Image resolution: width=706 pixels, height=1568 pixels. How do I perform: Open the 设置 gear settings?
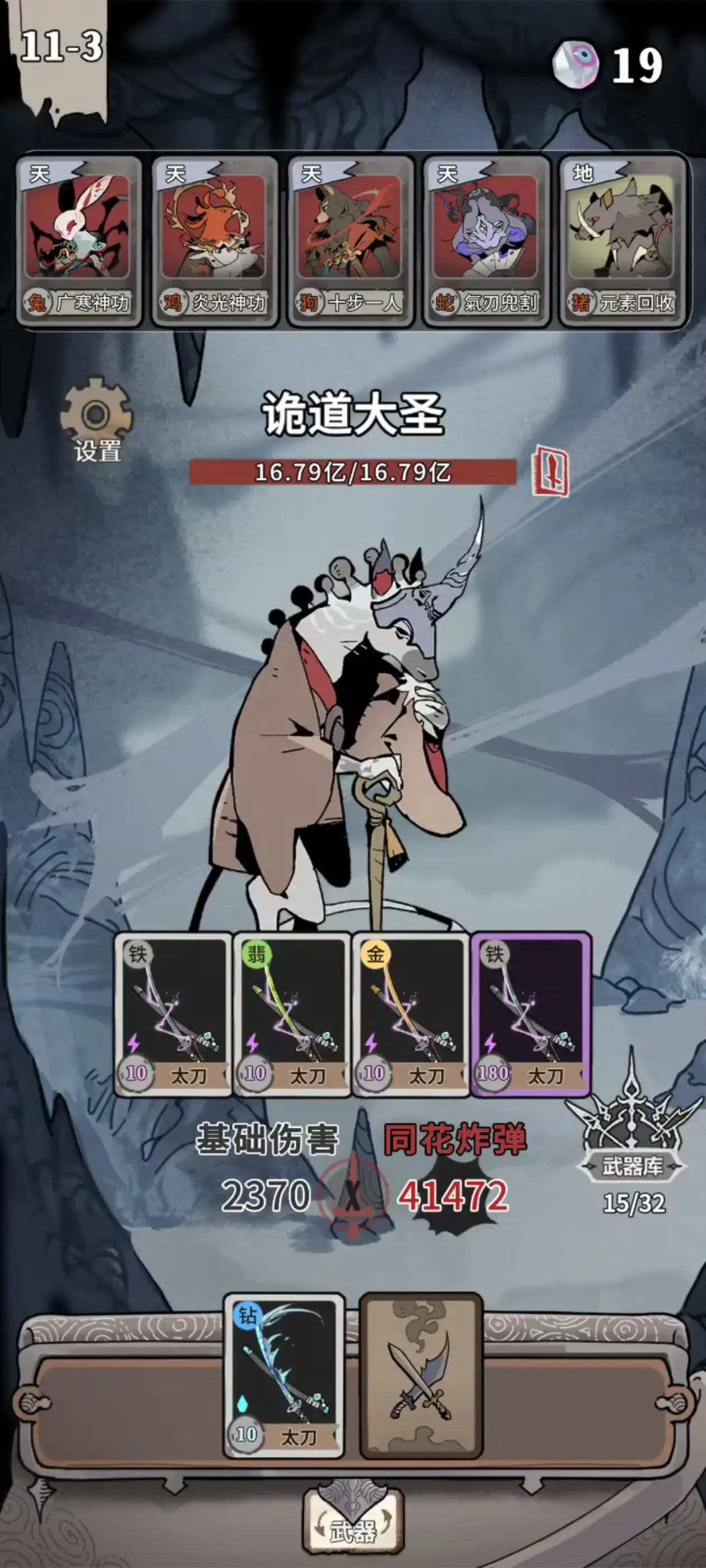[x=96, y=420]
